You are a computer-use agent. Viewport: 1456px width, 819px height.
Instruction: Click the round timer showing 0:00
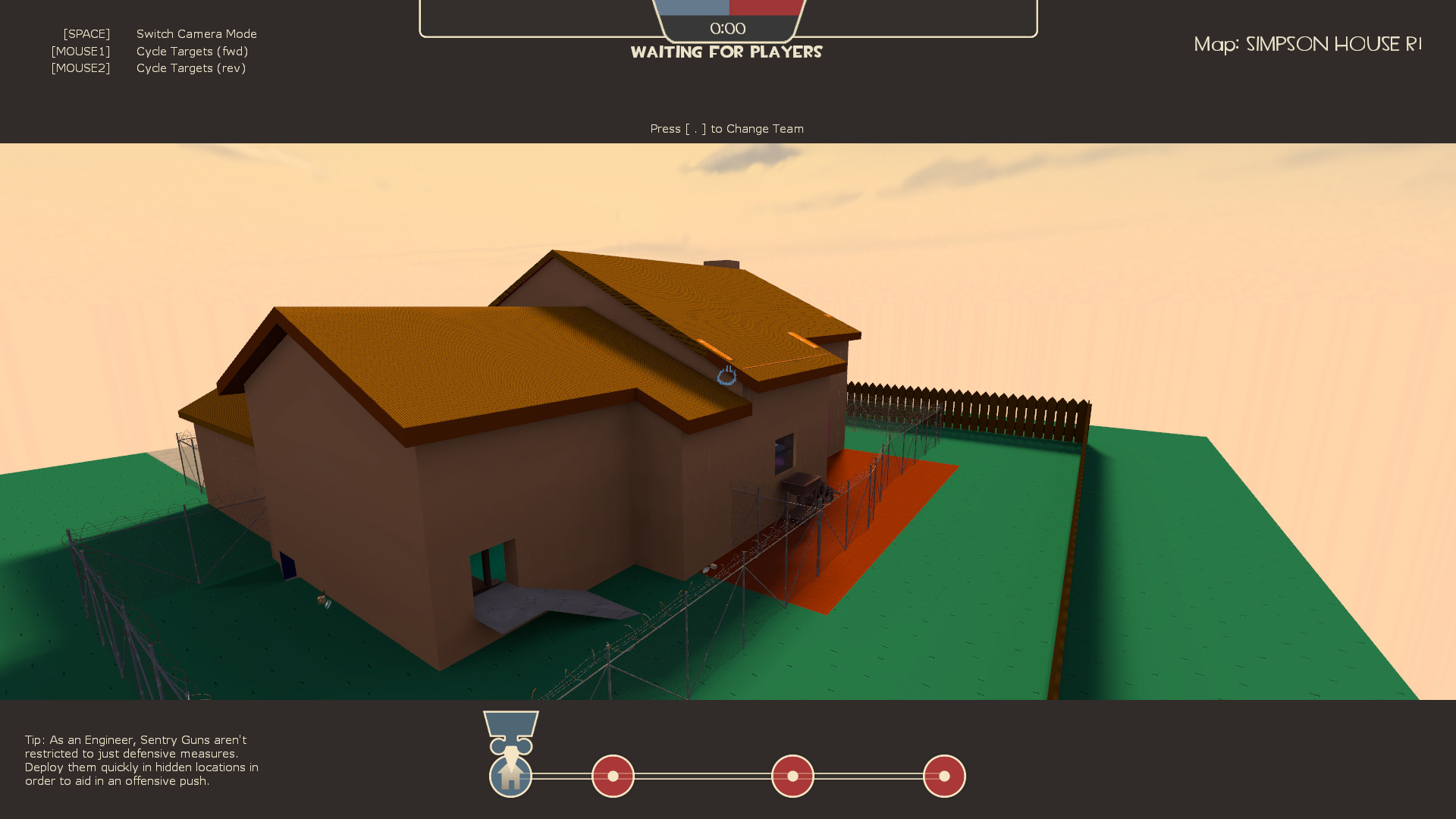pos(726,29)
